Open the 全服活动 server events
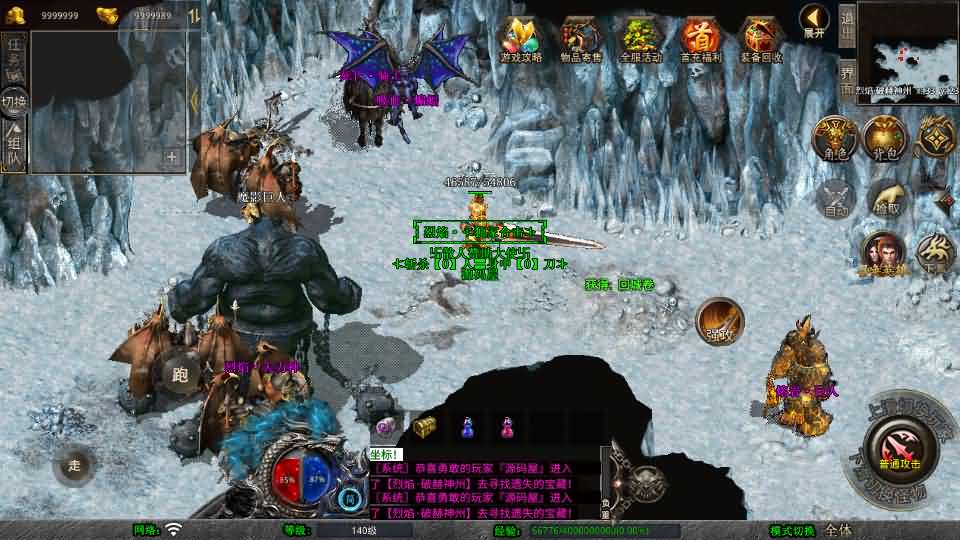960x540 pixels. pyautogui.click(x=641, y=40)
